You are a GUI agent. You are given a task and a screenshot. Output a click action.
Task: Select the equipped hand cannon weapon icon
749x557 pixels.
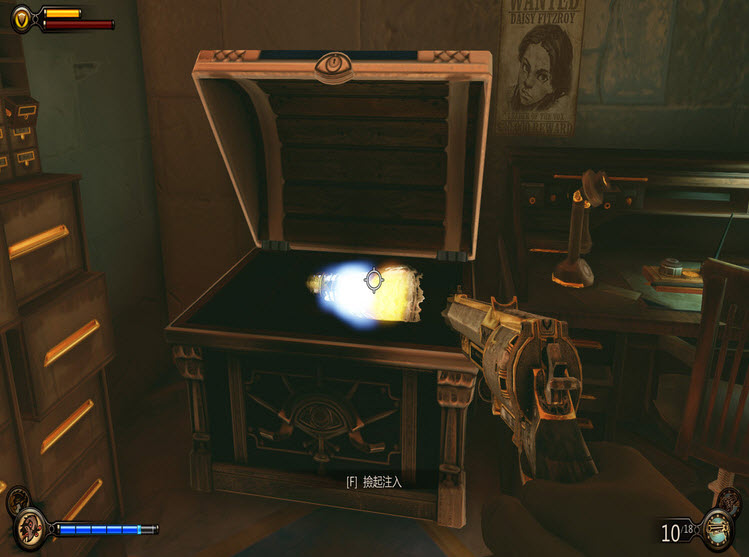tap(717, 529)
